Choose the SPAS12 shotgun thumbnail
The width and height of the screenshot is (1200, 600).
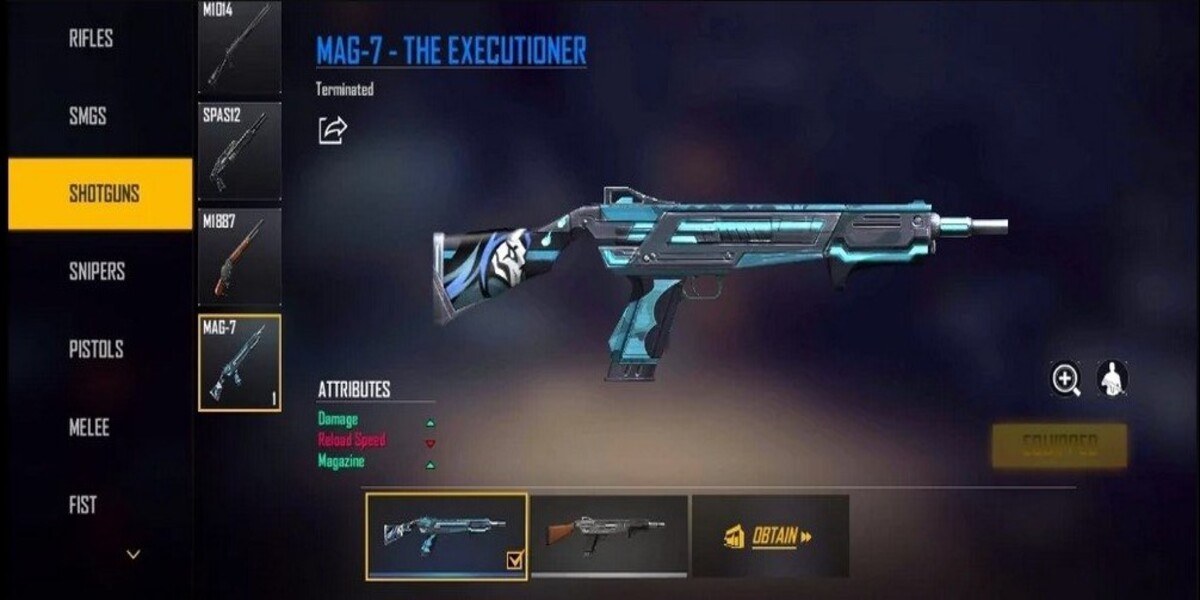[239, 151]
